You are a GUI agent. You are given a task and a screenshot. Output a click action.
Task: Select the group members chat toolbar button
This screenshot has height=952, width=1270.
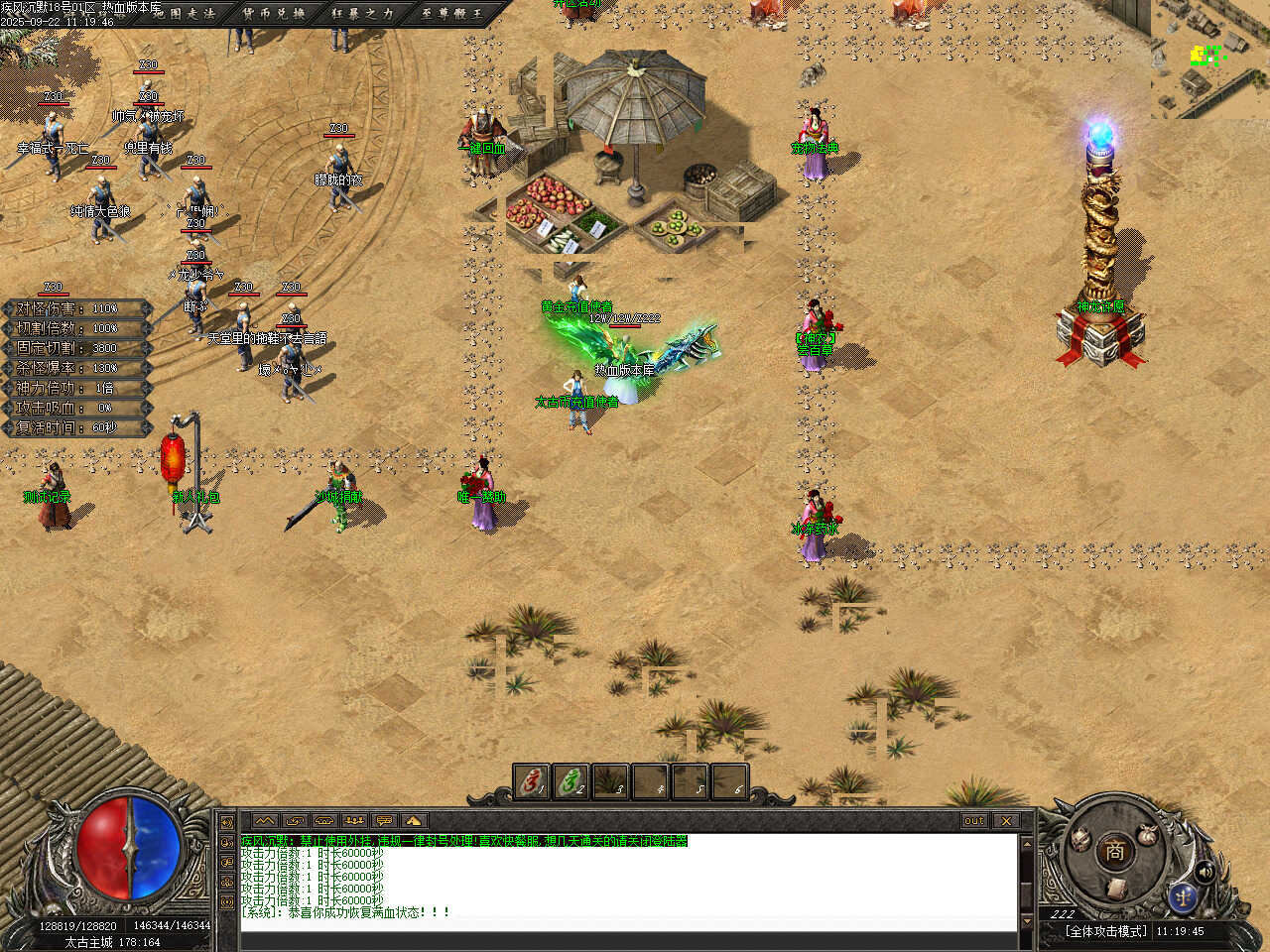[x=354, y=821]
